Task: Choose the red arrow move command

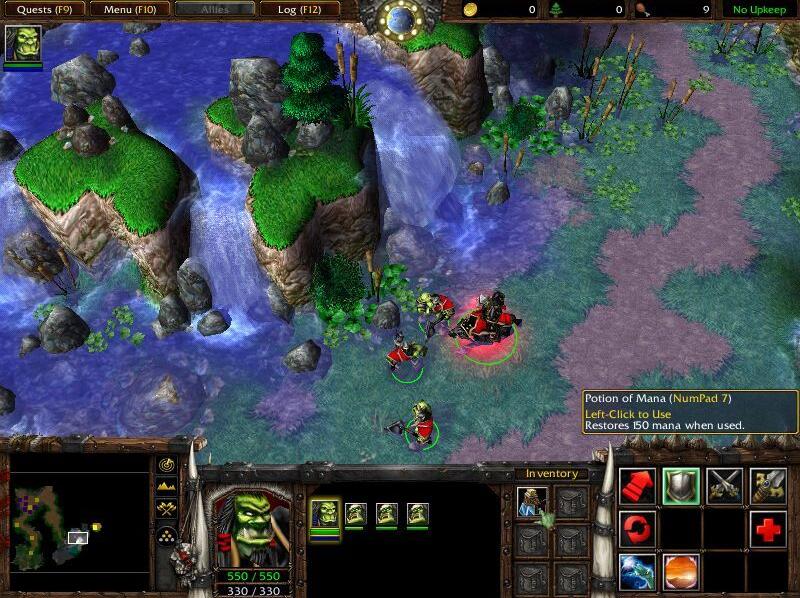Action: click(x=637, y=486)
